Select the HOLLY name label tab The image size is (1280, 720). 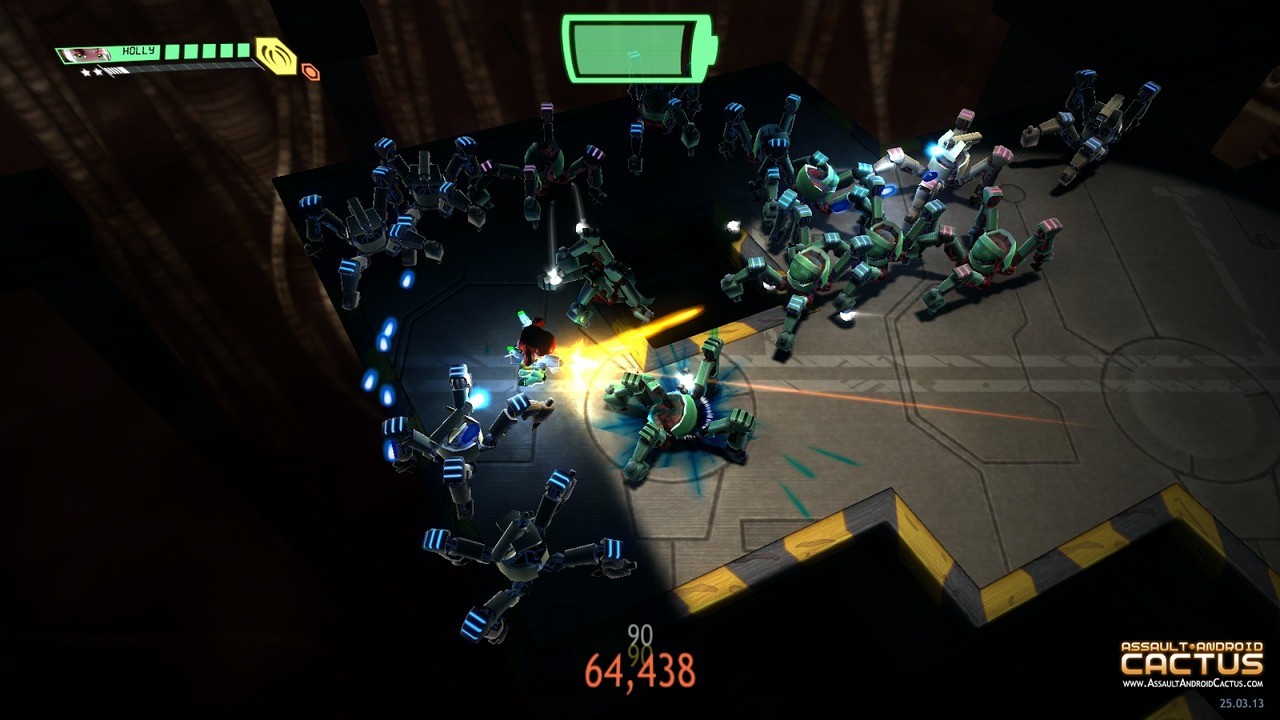138,50
